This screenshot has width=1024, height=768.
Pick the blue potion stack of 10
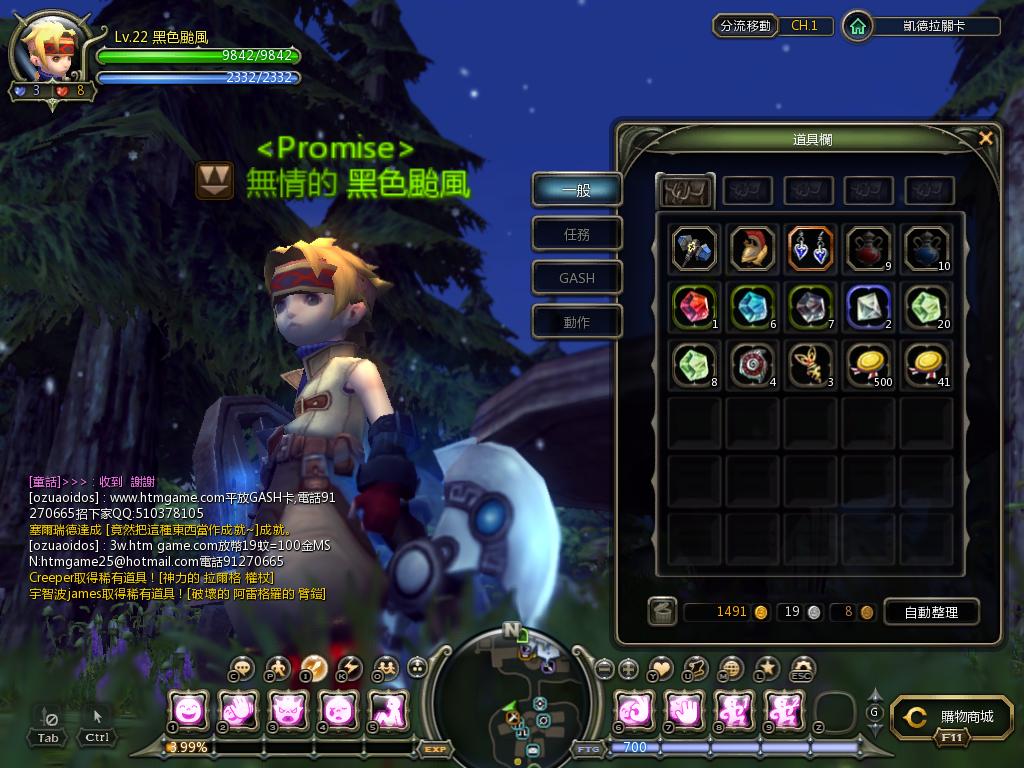tap(926, 248)
